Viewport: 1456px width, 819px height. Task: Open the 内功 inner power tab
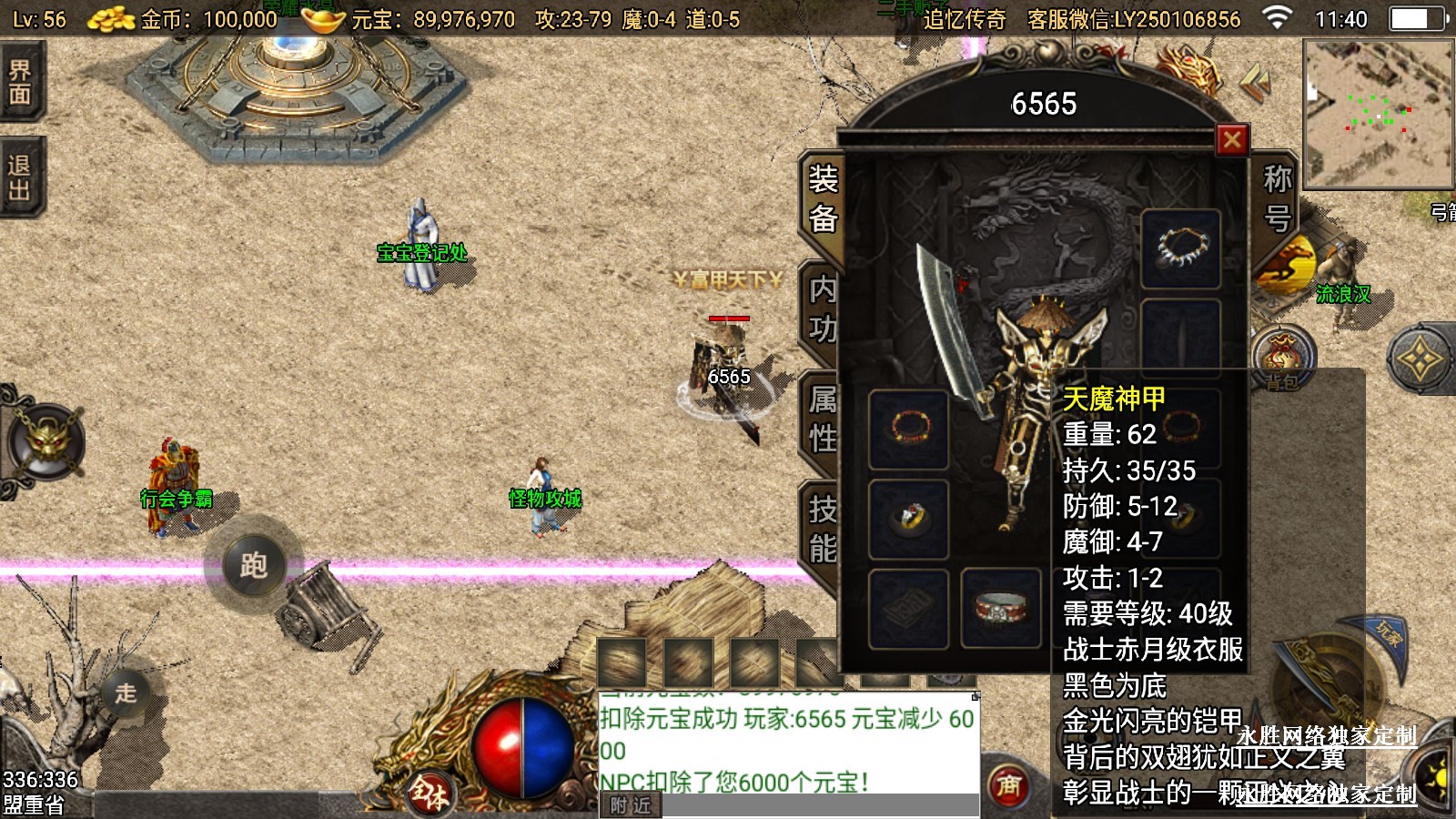click(x=823, y=309)
